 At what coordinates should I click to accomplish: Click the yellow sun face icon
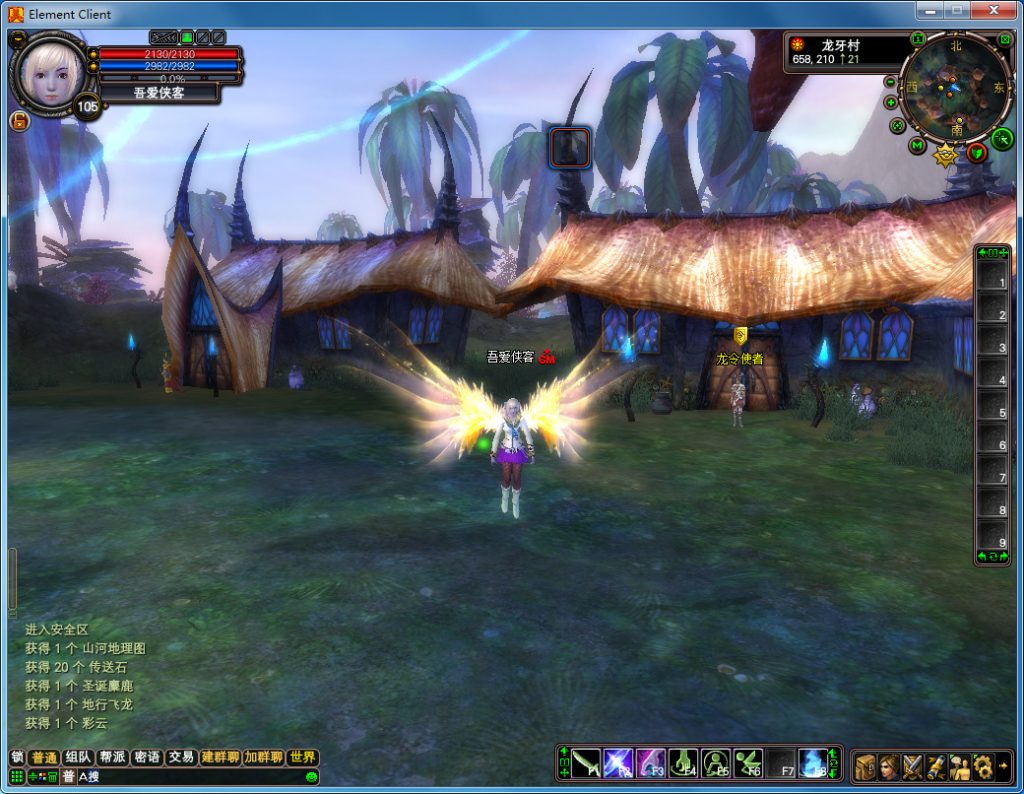(x=945, y=155)
